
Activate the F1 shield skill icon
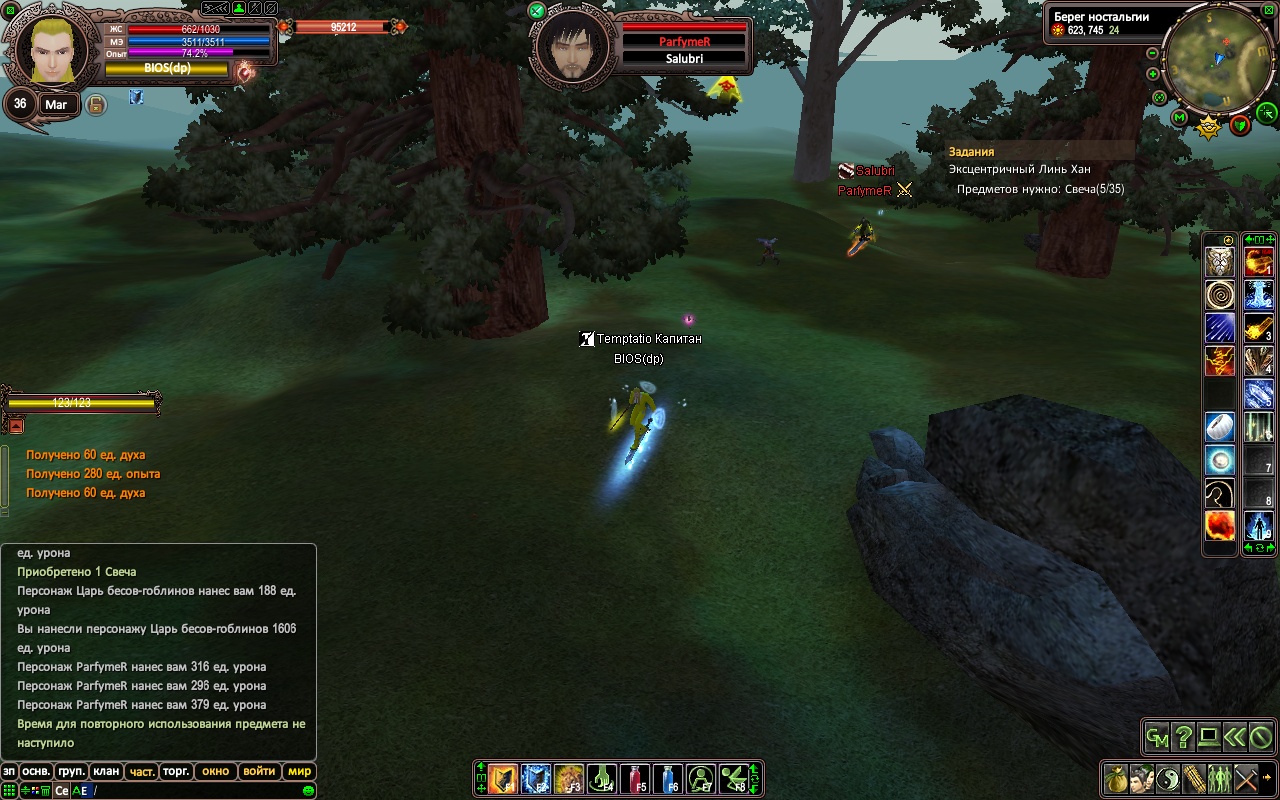click(x=503, y=778)
